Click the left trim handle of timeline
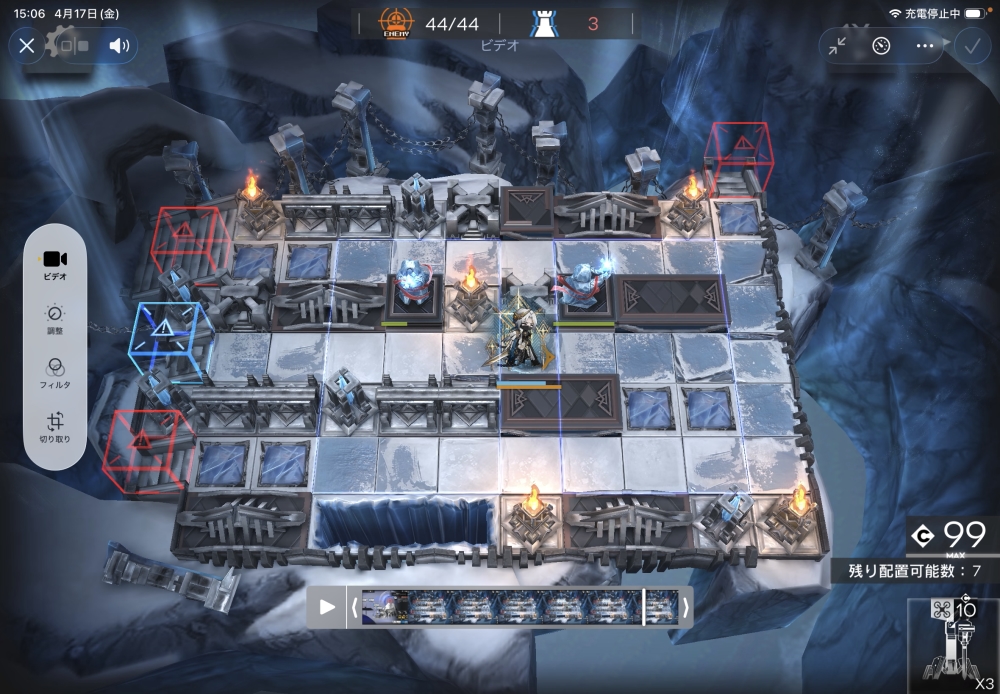The image size is (1000, 694). (353, 607)
